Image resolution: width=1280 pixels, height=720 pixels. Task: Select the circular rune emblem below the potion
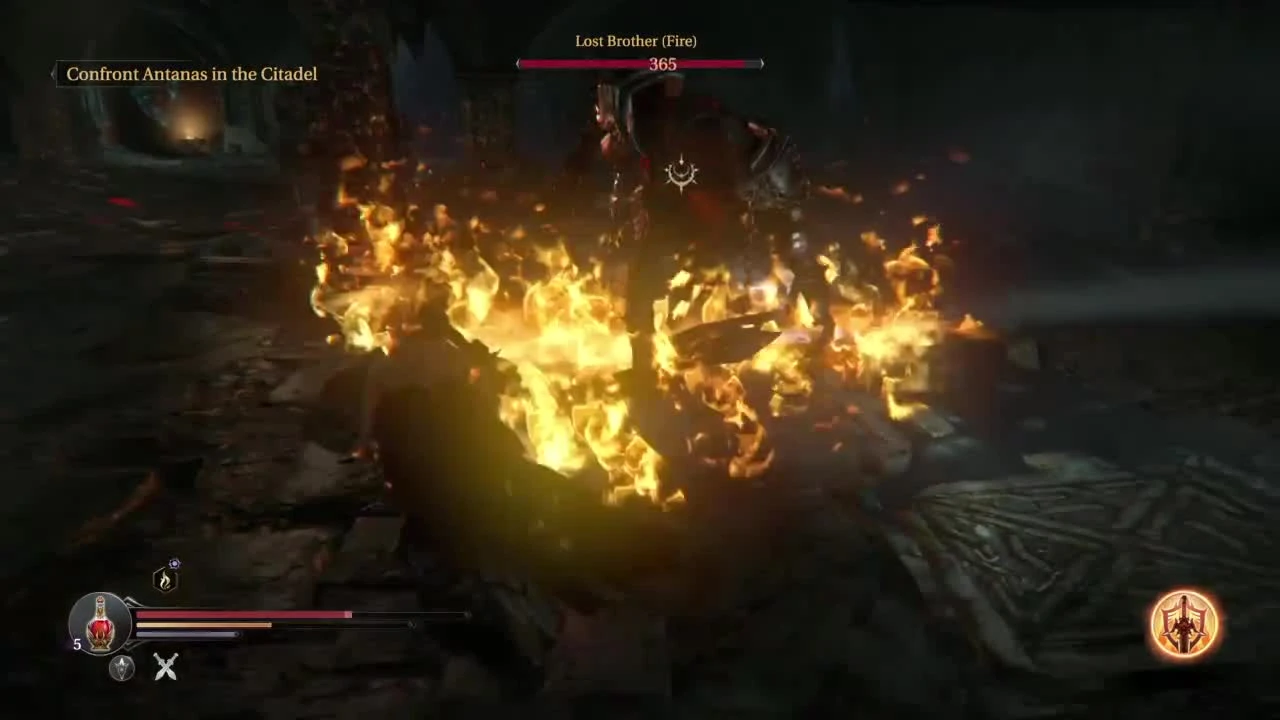[120, 670]
